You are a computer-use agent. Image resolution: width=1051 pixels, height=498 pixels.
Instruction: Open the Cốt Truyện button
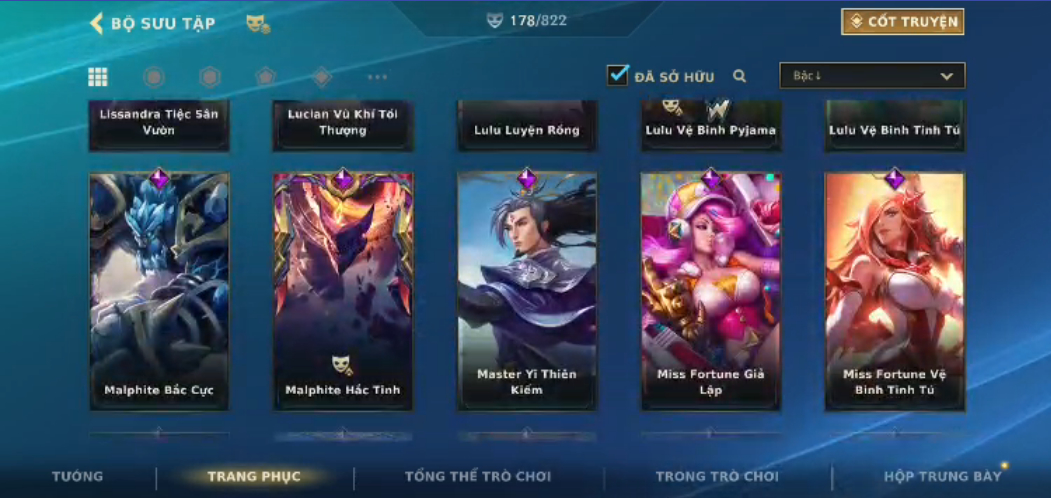coord(902,22)
